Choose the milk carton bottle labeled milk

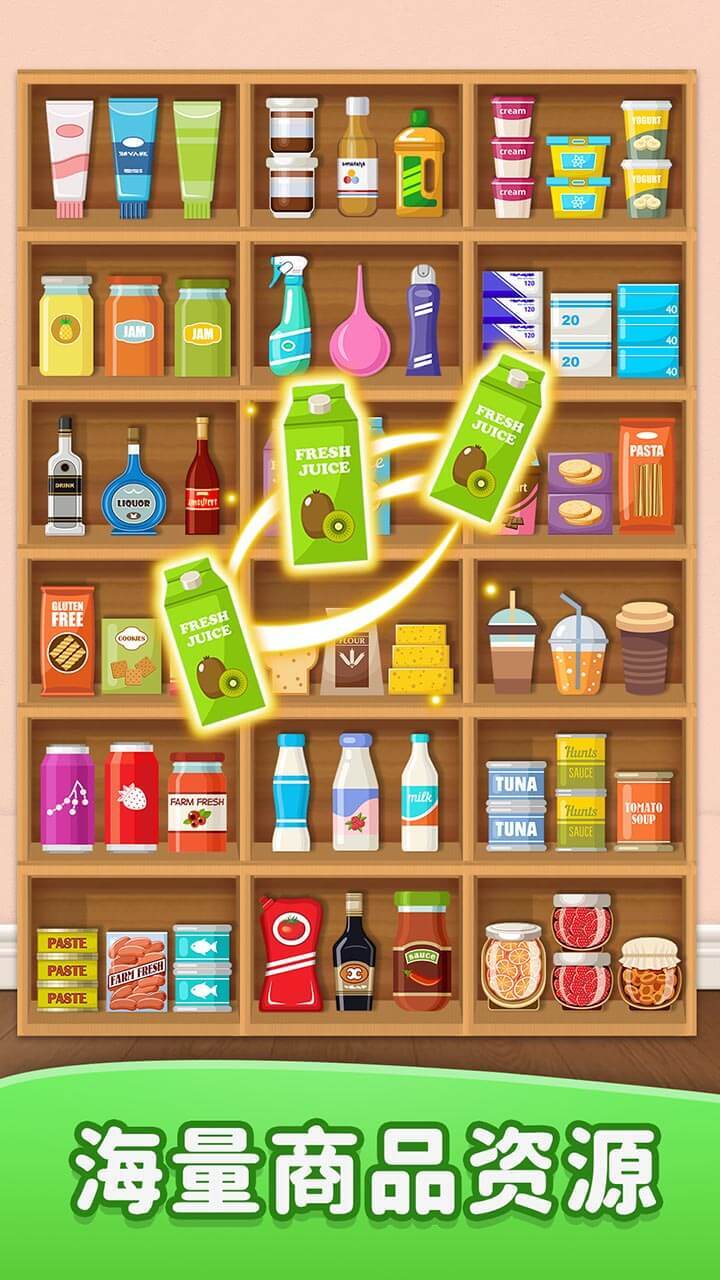[420, 794]
